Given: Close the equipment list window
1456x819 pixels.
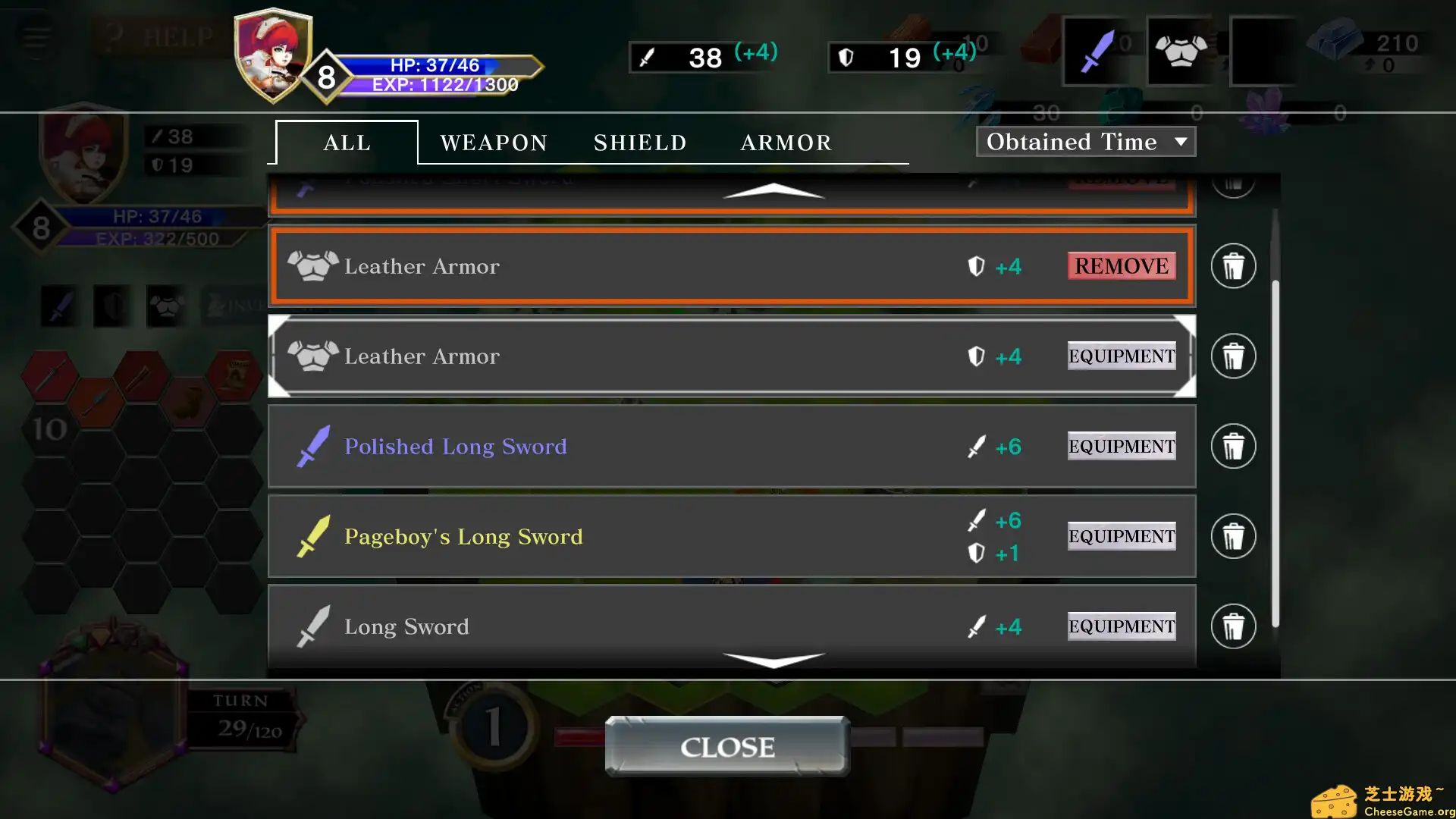Looking at the screenshot, I should click(x=727, y=746).
